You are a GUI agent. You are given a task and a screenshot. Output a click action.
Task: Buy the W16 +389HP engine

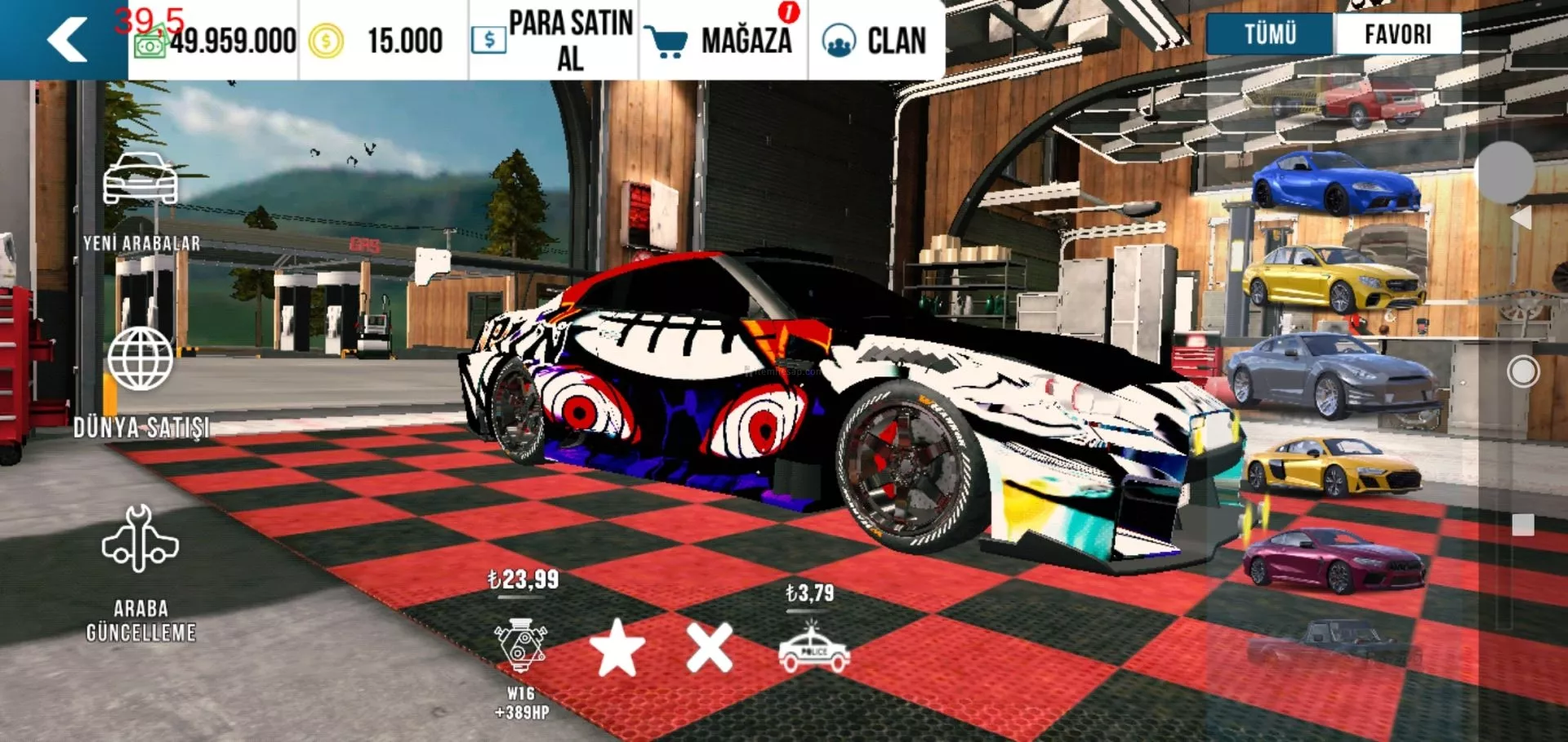(x=522, y=645)
